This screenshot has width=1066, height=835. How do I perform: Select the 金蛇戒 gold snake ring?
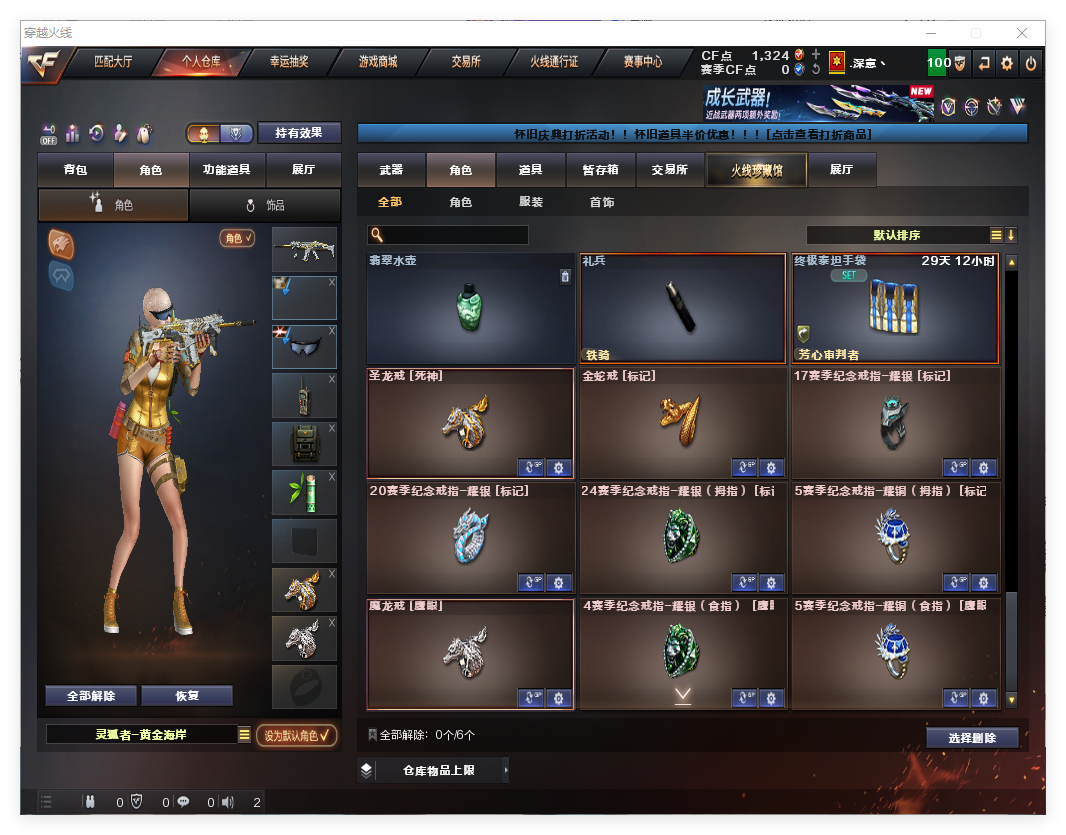click(682, 422)
